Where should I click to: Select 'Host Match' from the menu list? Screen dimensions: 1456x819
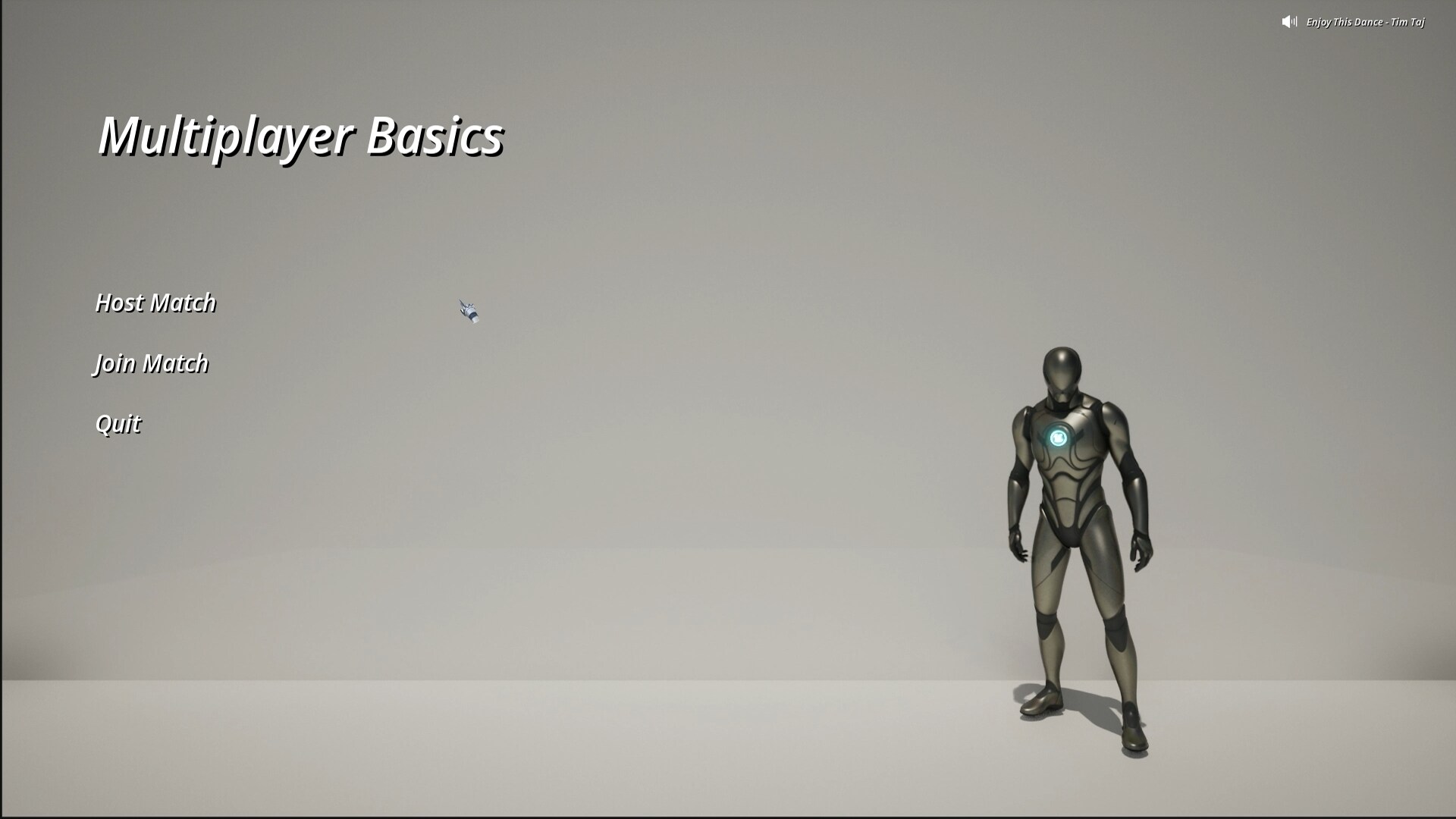(155, 302)
